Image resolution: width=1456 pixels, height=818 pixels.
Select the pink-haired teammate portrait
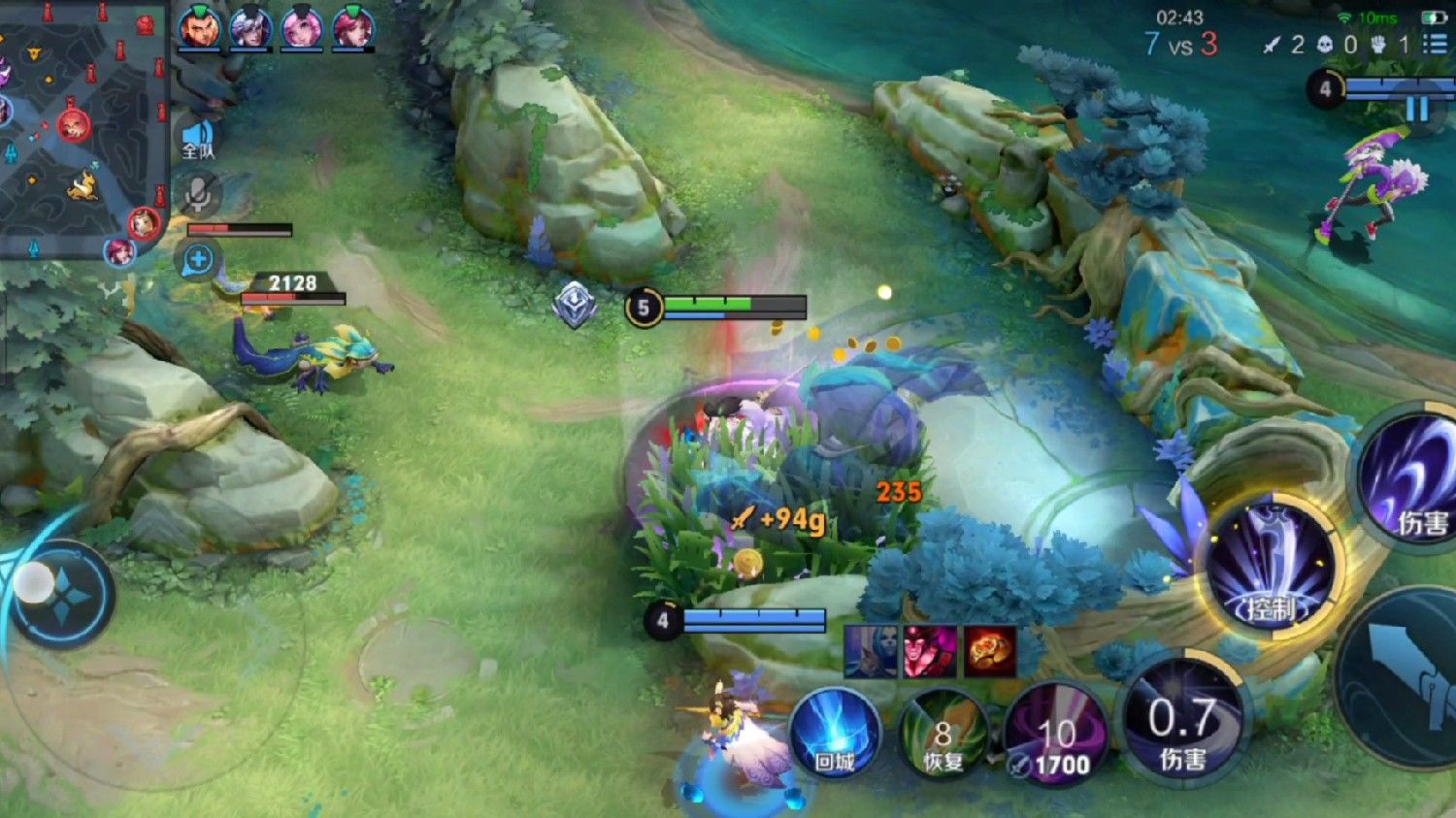click(x=301, y=28)
